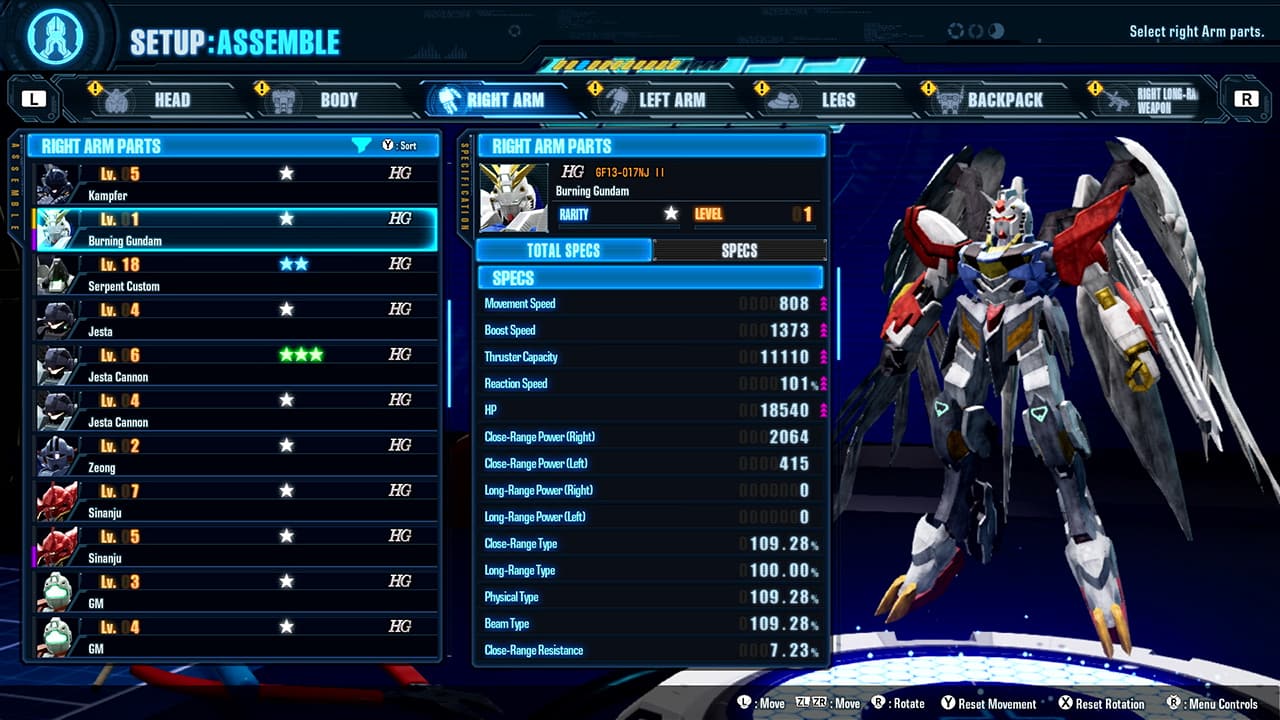Screen dimensions: 1280x720
Task: Click the warning badge on the Head tab
Action: point(95,88)
